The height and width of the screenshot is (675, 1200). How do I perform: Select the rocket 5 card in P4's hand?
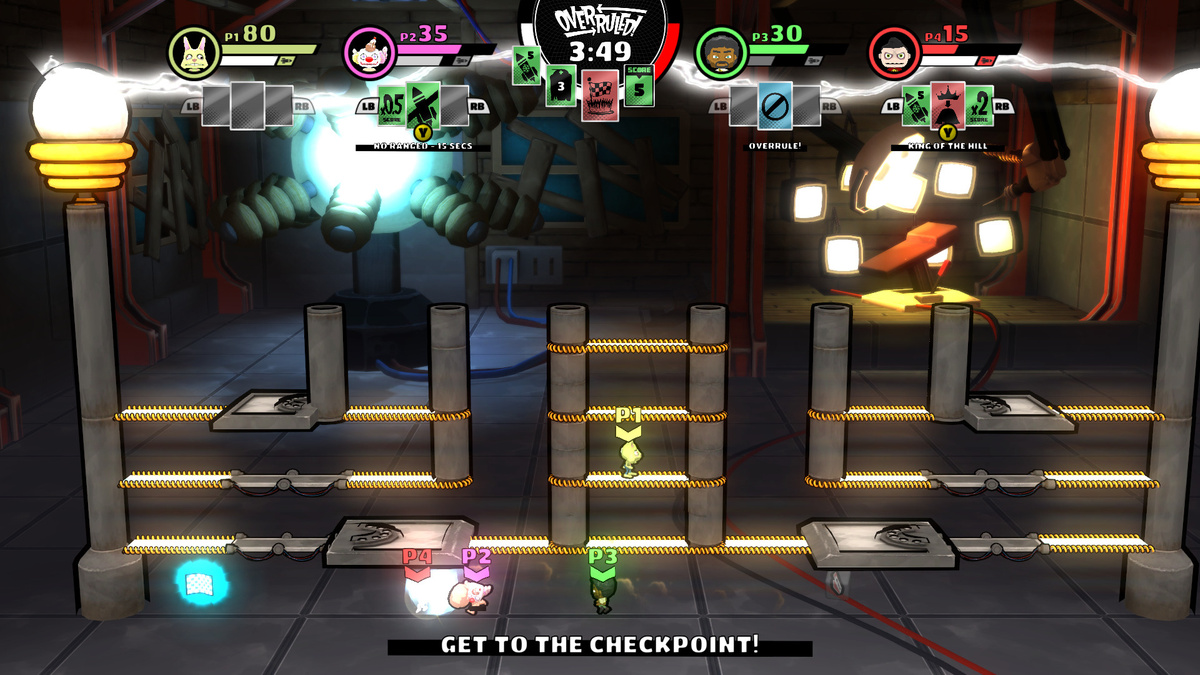916,106
